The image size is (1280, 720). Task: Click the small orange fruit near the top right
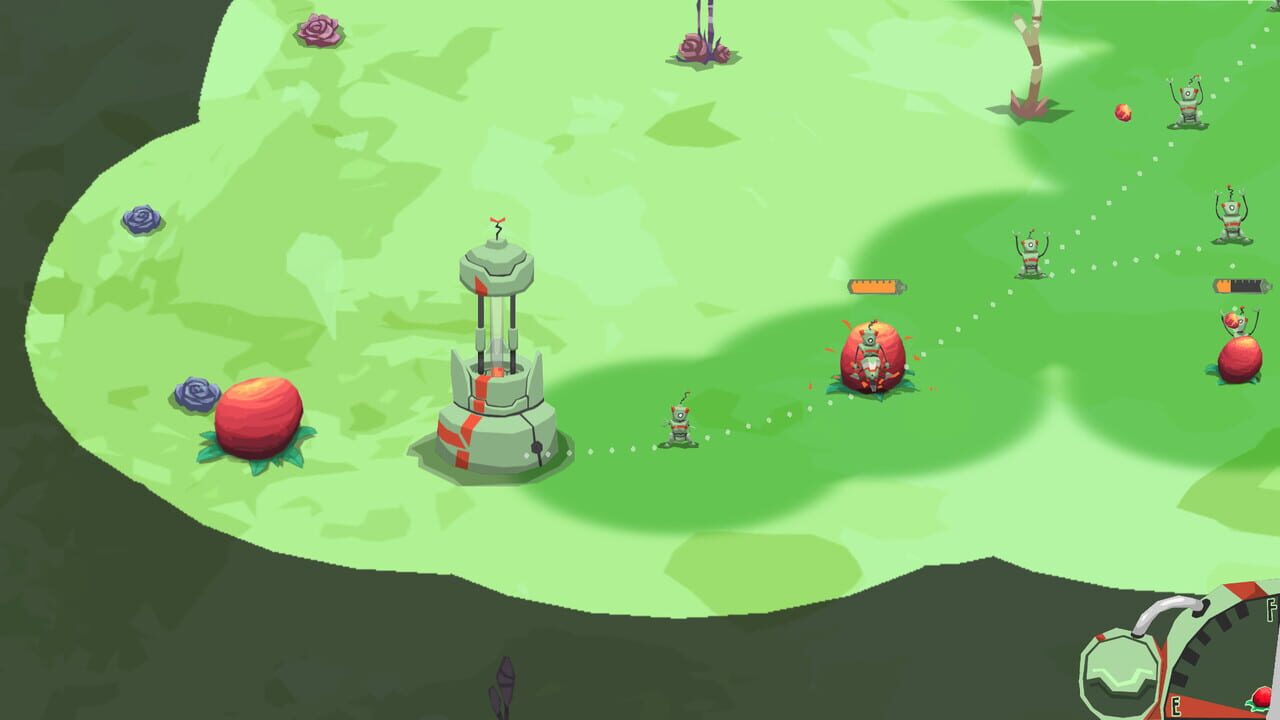point(1122,112)
